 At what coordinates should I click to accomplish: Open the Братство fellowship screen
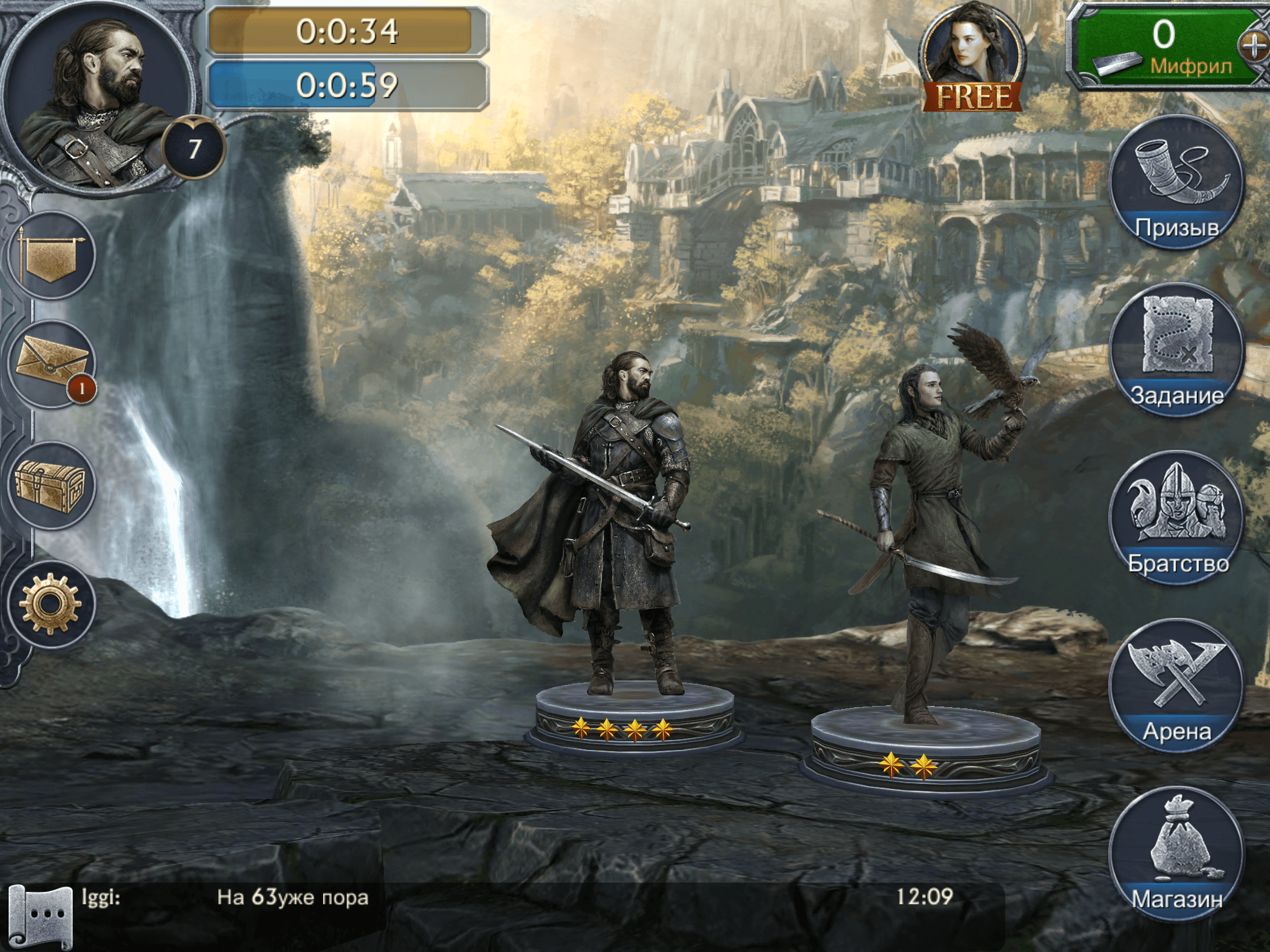[1176, 518]
